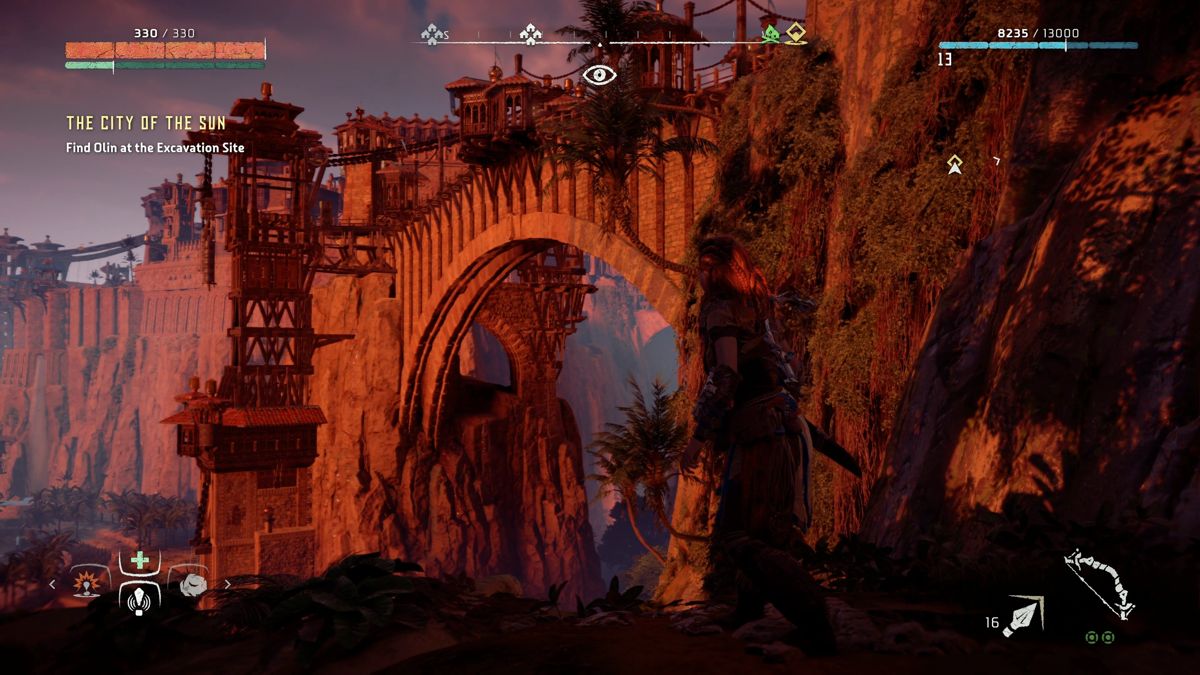Click the settlement icon at compass center-left
1200x675 pixels.
(x=530, y=35)
